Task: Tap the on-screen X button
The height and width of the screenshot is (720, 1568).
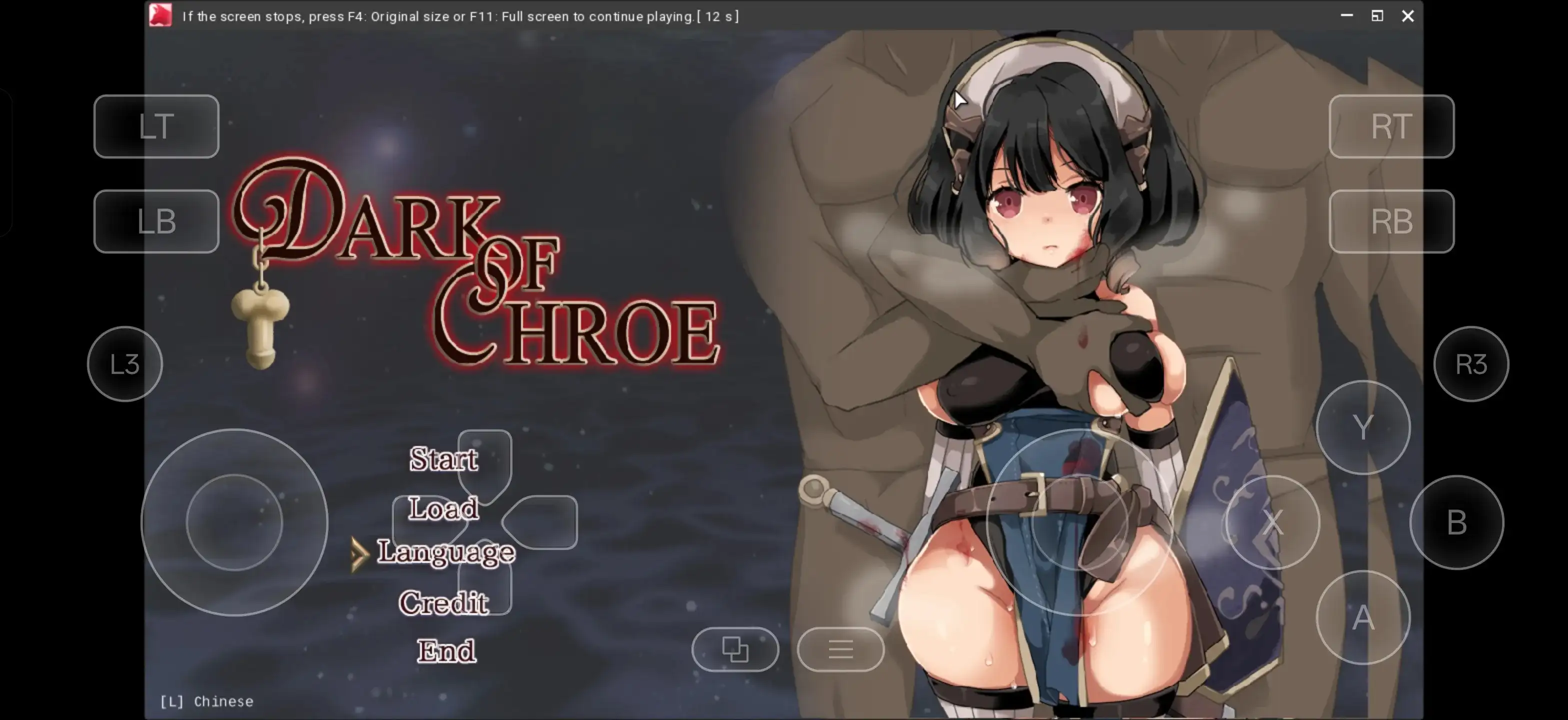Action: tap(1272, 522)
